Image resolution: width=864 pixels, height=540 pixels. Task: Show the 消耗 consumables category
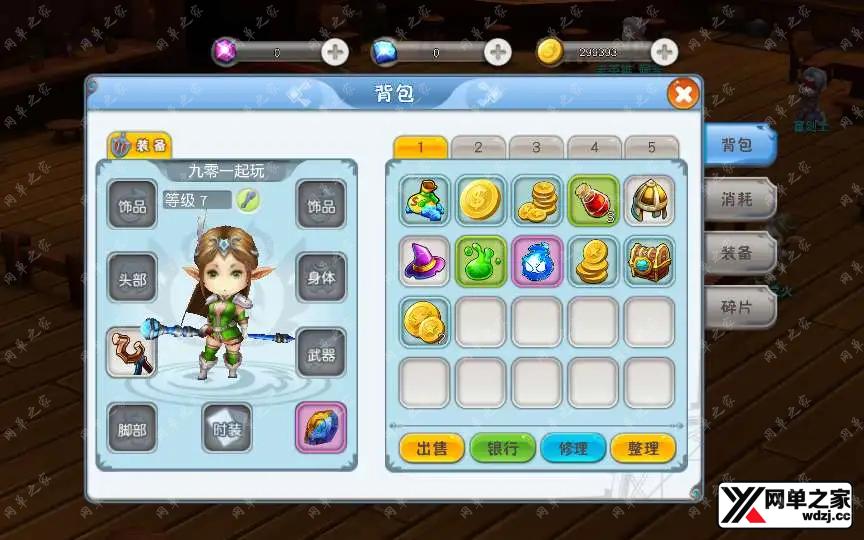pos(736,198)
